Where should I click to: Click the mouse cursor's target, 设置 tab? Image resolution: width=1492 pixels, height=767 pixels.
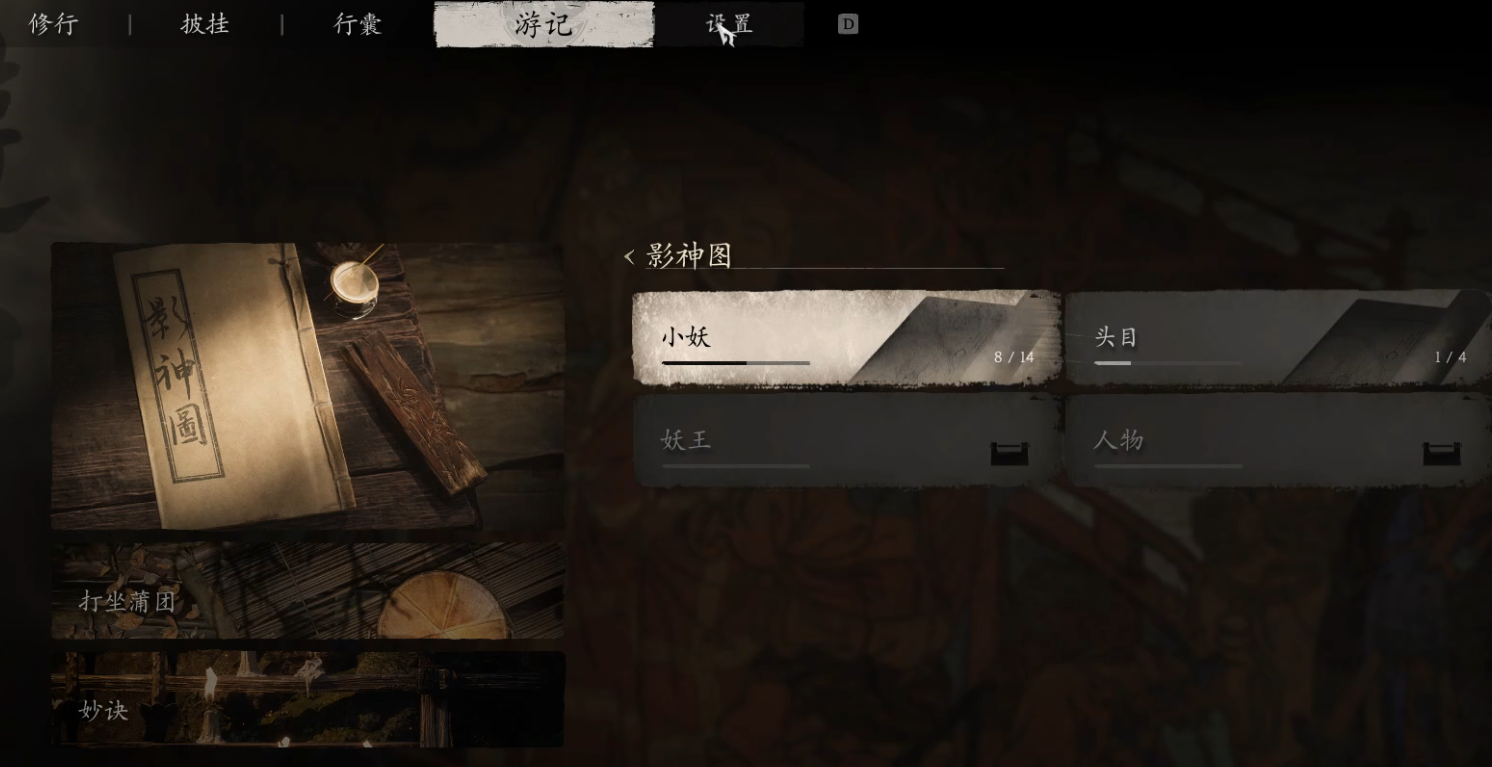click(x=729, y=24)
